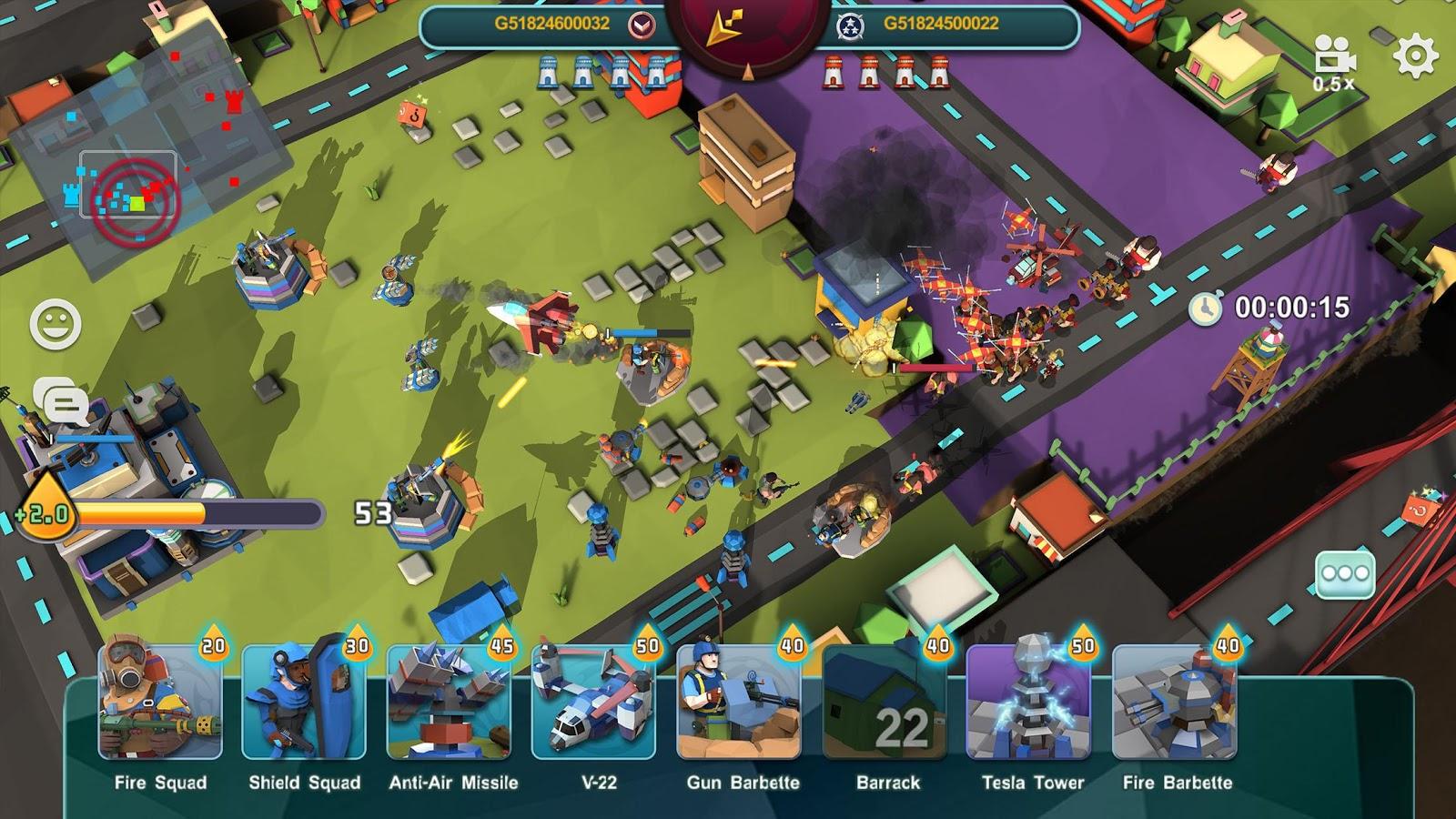Select the Fire Squad unit card
The height and width of the screenshot is (819, 1456).
160,702
